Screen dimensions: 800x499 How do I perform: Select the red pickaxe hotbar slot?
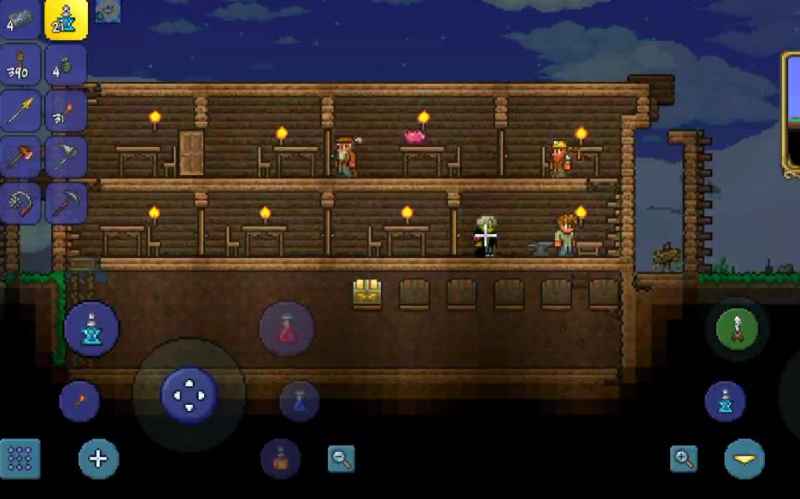tap(66, 203)
